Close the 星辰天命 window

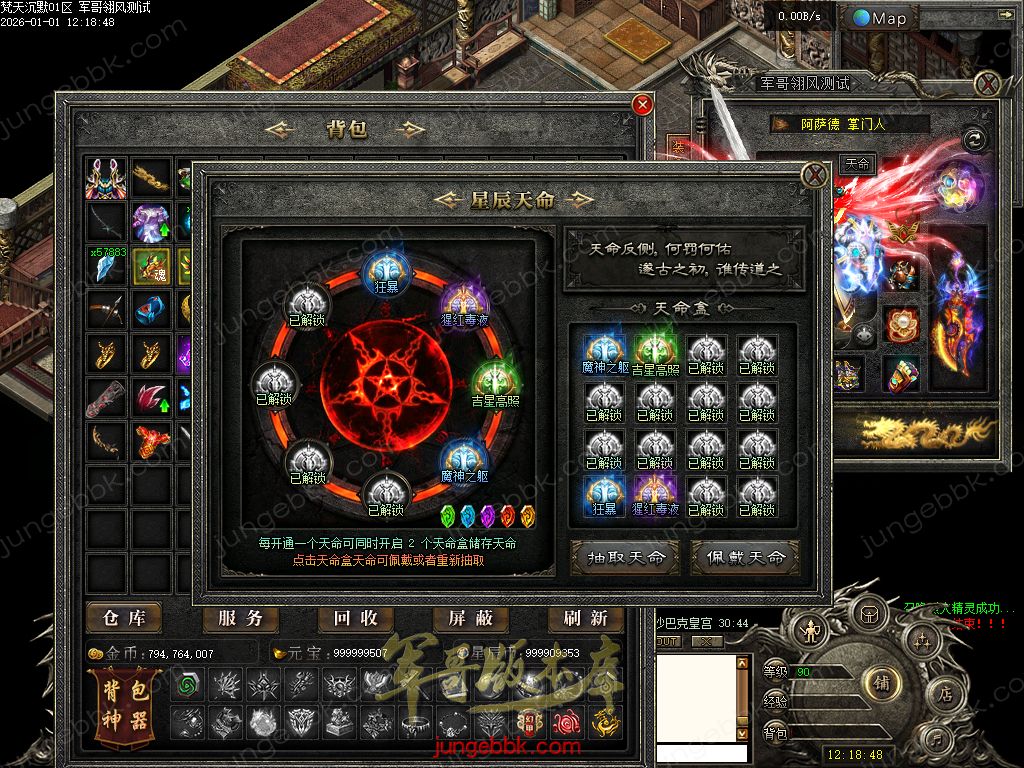coord(816,177)
